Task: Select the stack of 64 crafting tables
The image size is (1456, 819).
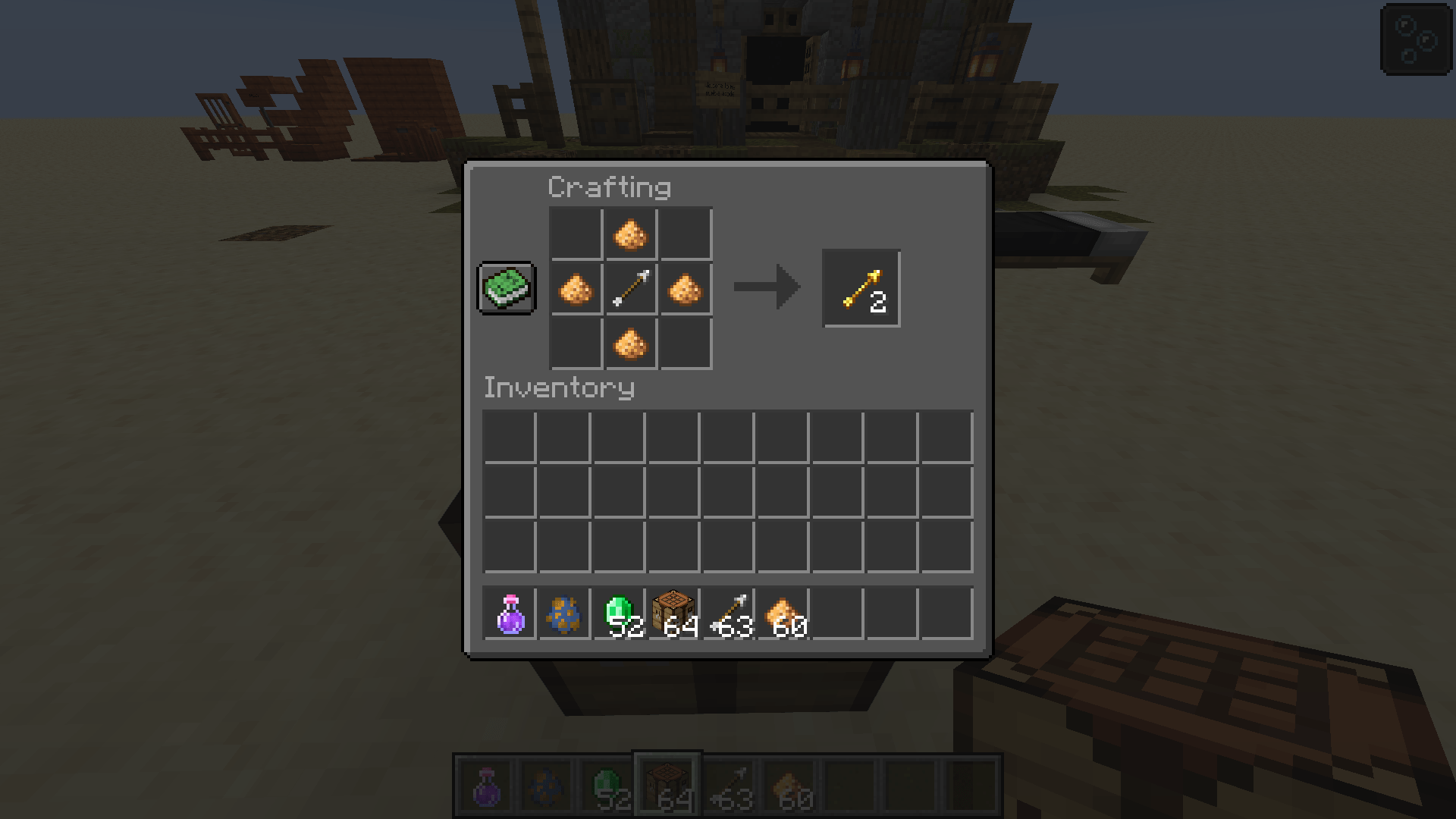Action: [674, 613]
